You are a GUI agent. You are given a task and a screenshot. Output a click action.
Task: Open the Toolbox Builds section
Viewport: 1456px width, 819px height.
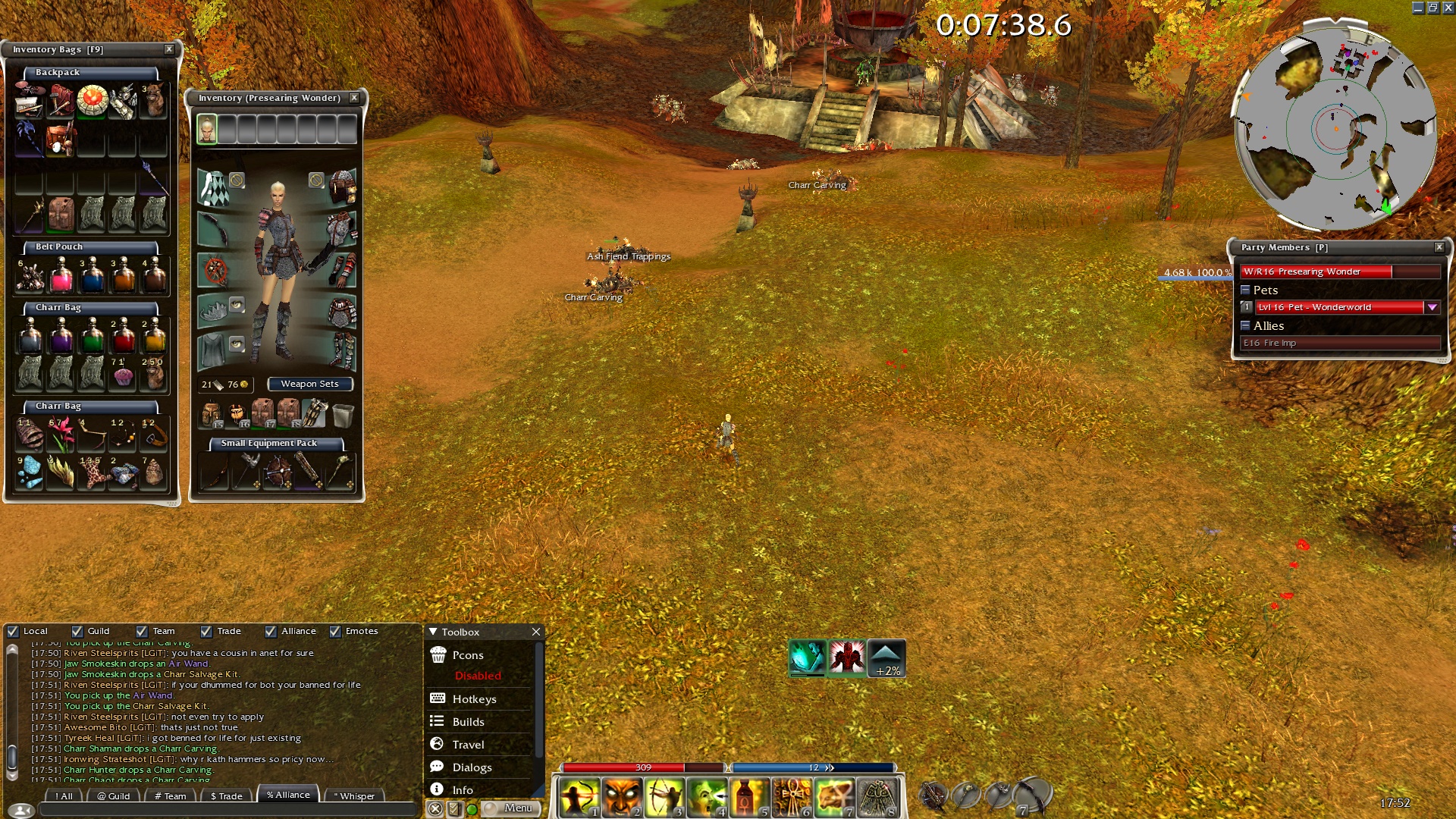pyautogui.click(x=468, y=722)
